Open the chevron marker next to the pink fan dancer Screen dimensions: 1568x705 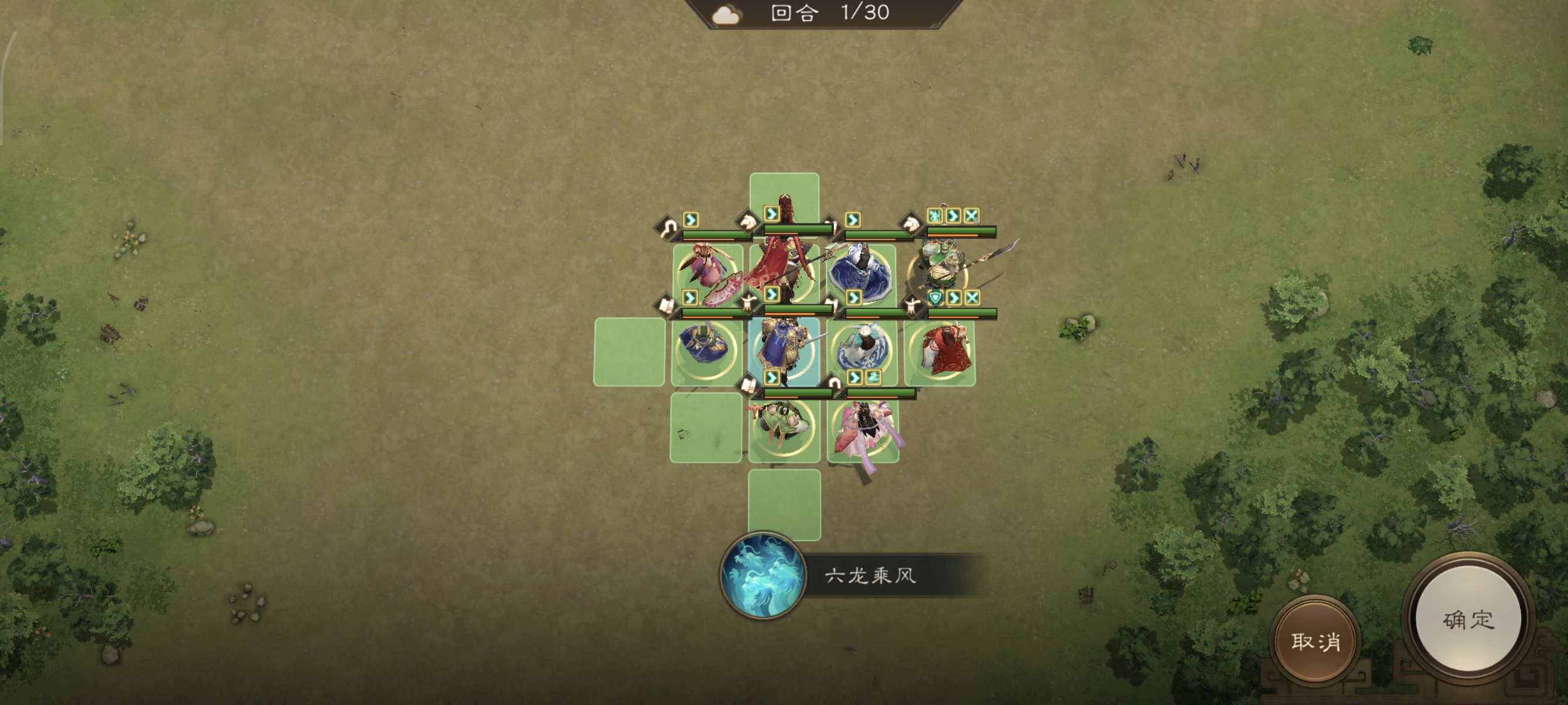689,298
